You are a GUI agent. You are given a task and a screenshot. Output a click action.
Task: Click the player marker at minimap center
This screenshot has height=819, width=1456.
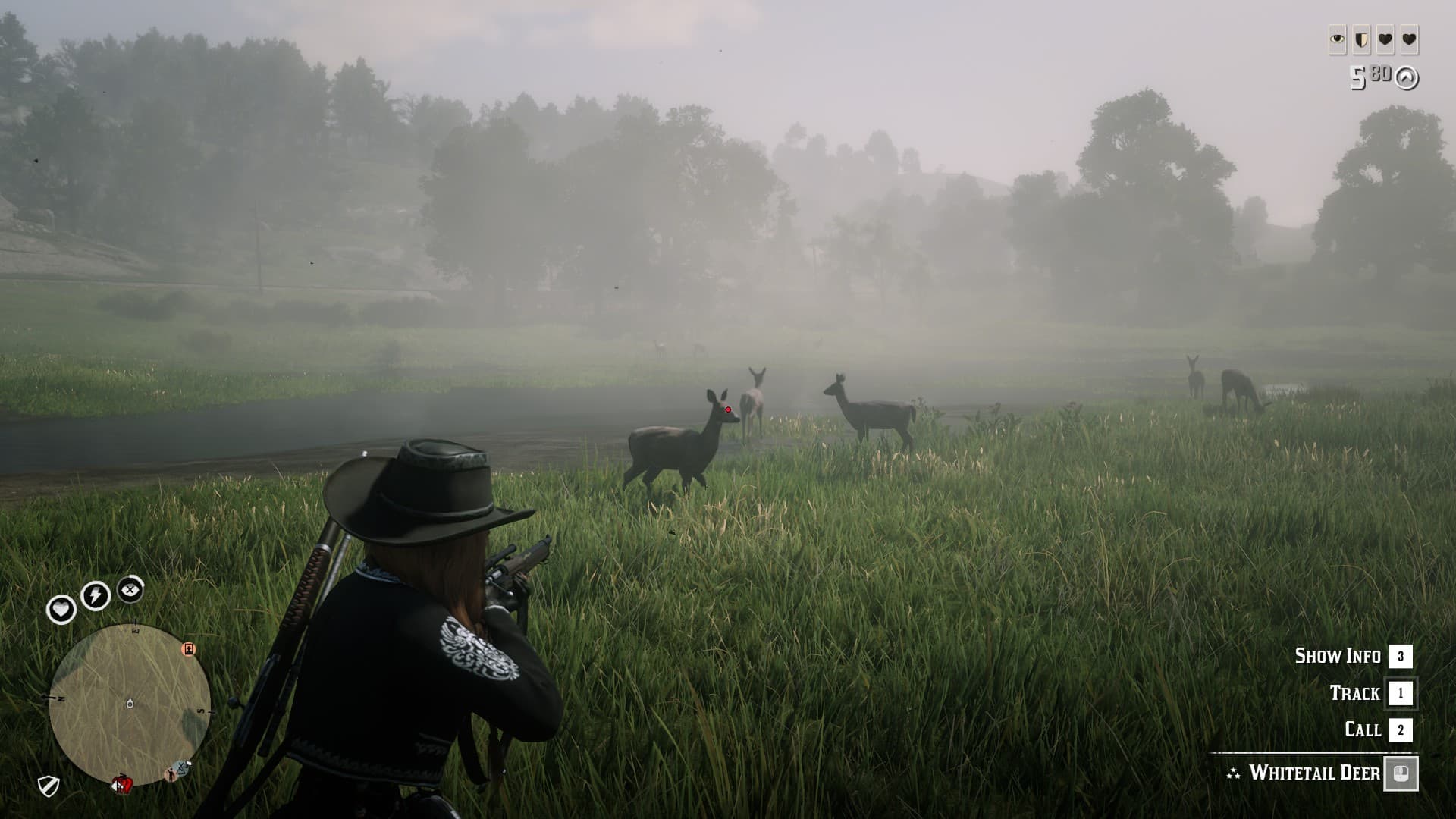[x=130, y=703]
